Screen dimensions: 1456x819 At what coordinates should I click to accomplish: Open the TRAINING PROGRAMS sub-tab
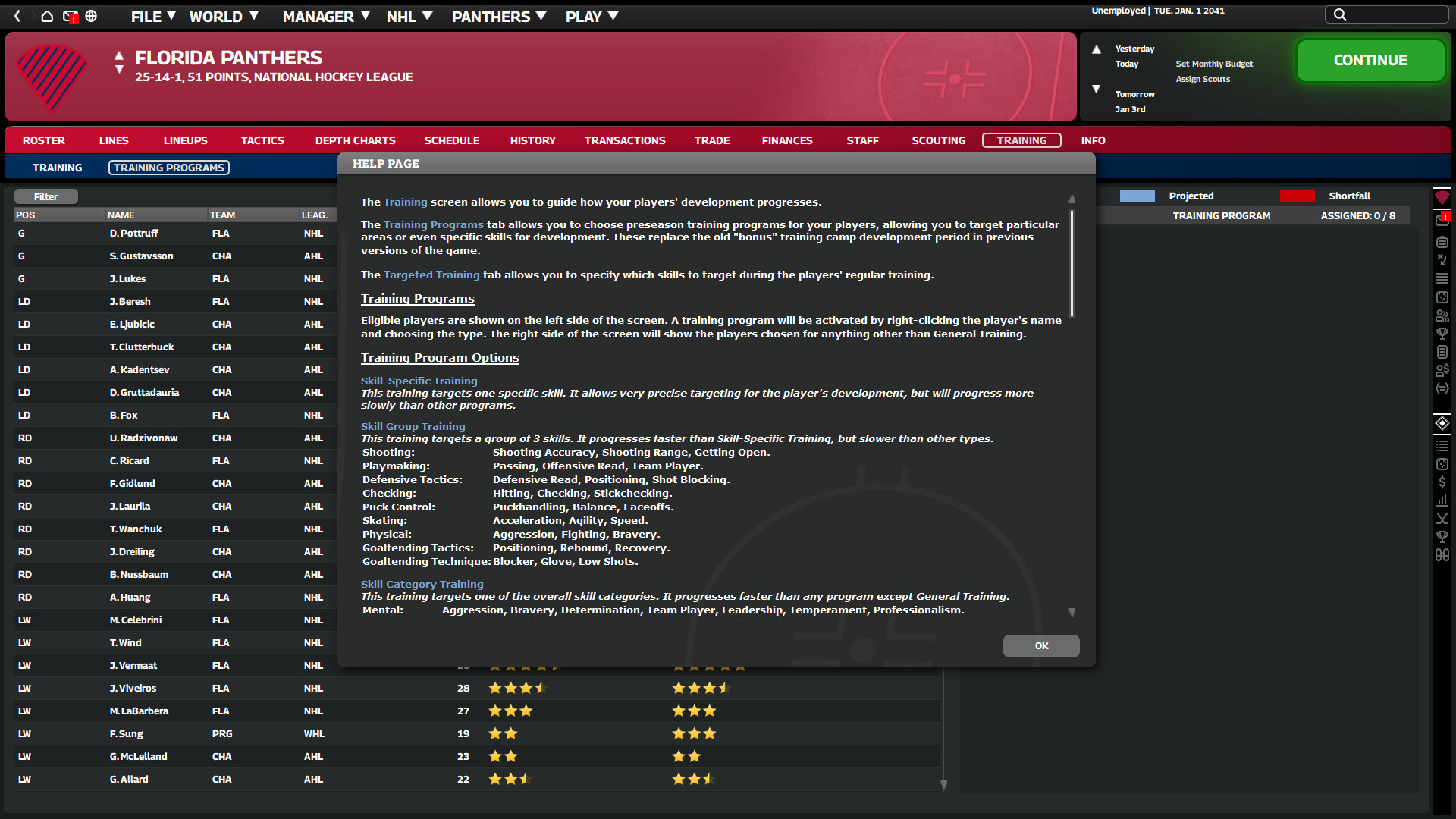[168, 167]
